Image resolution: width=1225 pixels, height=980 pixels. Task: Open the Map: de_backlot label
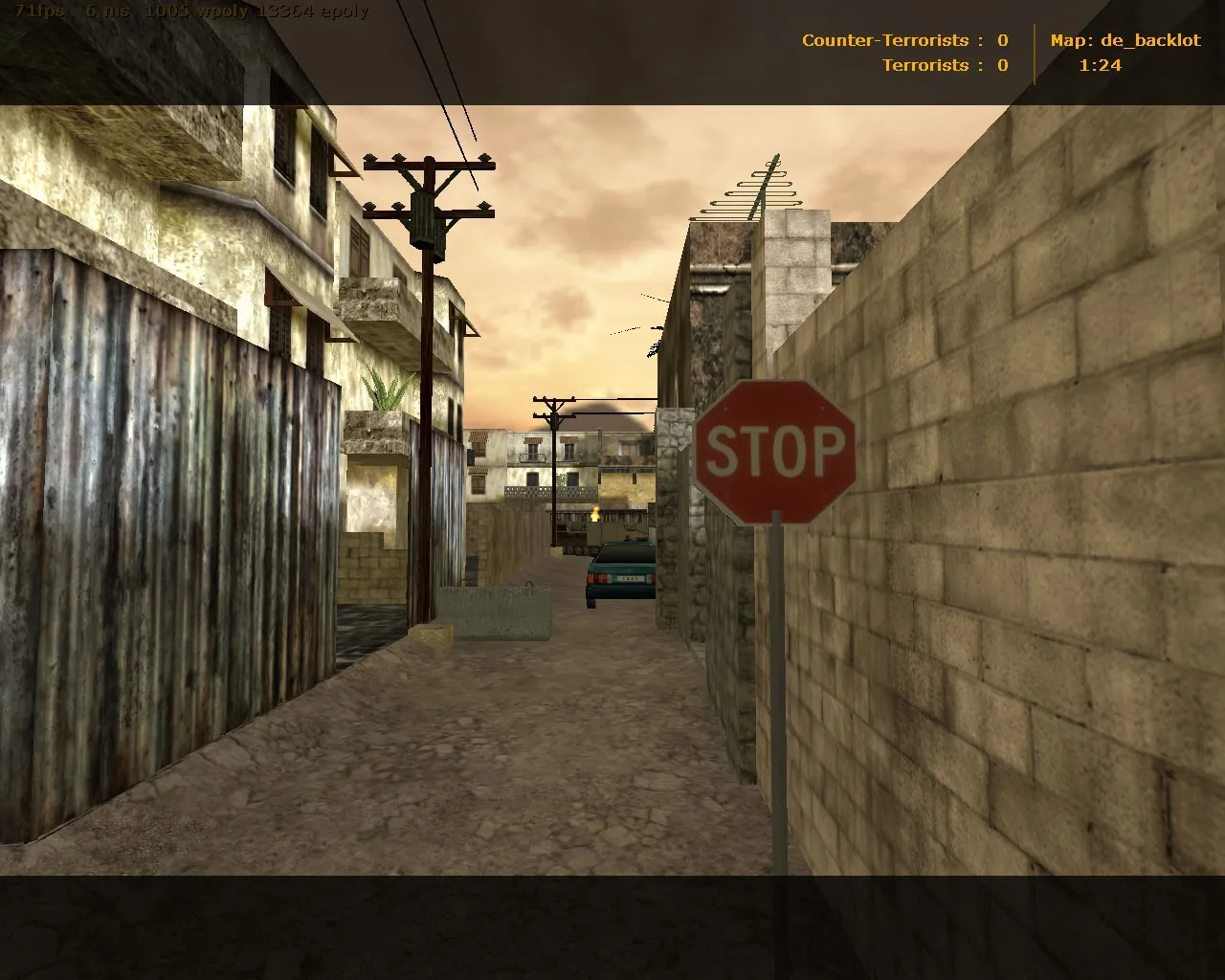1125,40
